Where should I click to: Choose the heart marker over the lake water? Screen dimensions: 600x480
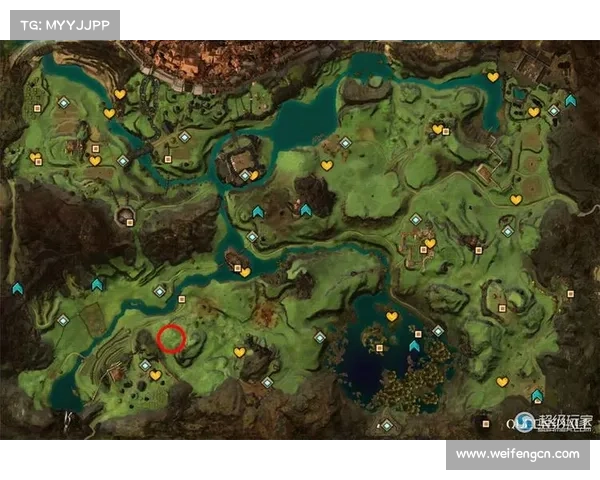[x=392, y=317]
